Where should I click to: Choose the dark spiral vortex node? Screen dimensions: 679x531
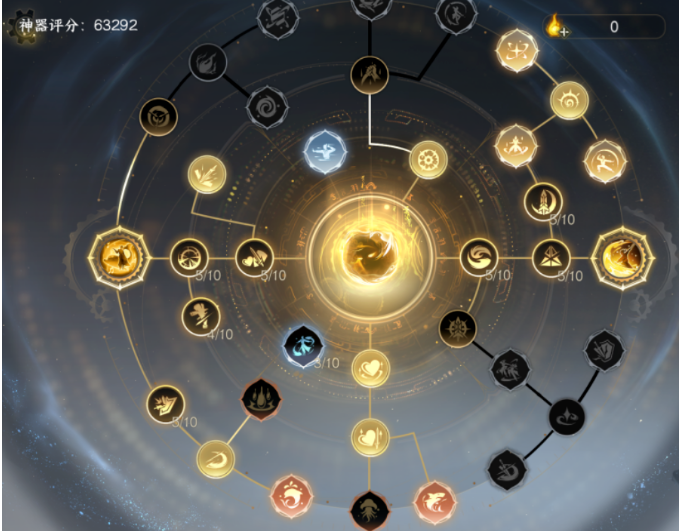click(267, 105)
